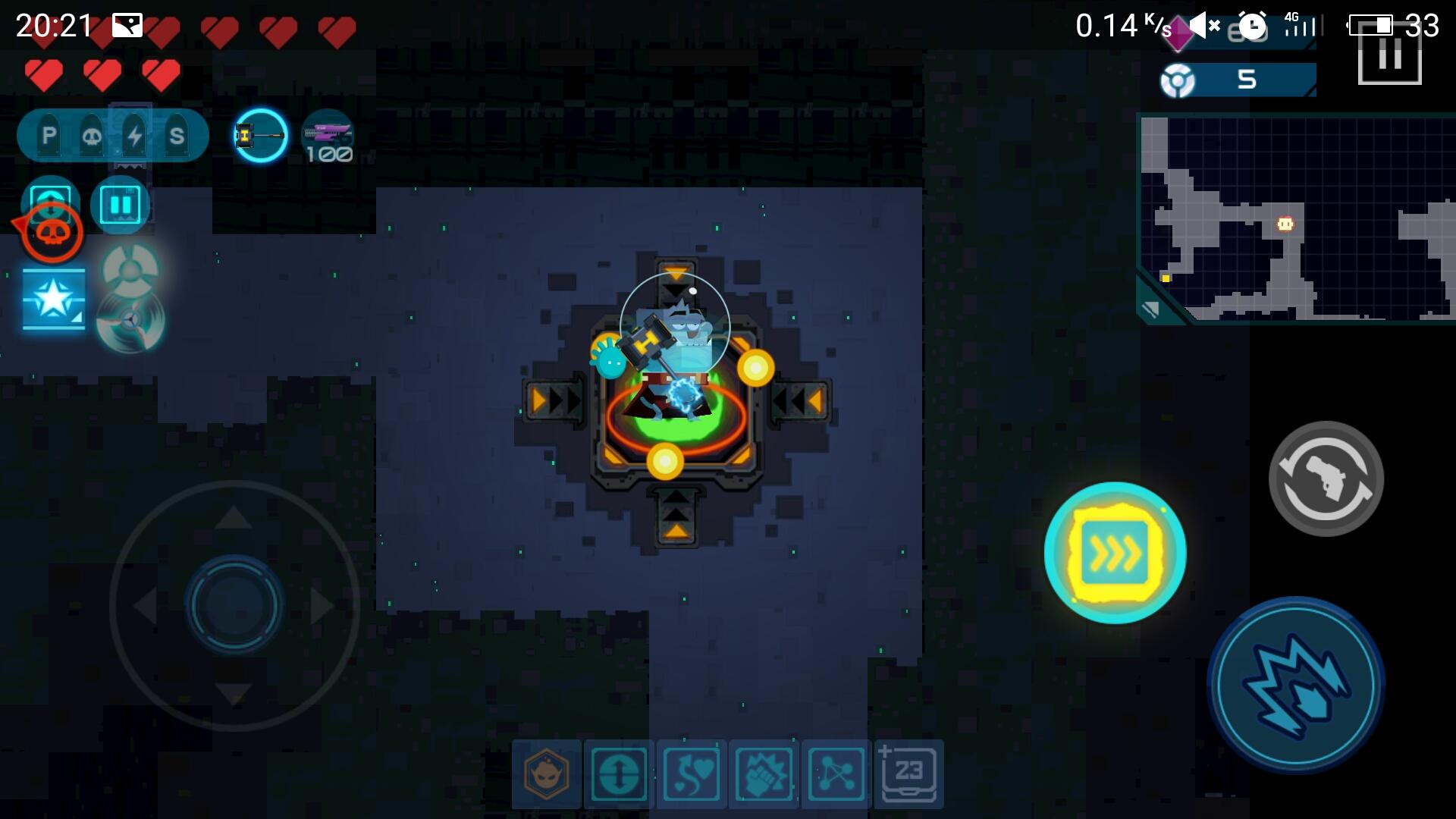
Task: Tap the explosive fist perk icon
Action: point(764,774)
